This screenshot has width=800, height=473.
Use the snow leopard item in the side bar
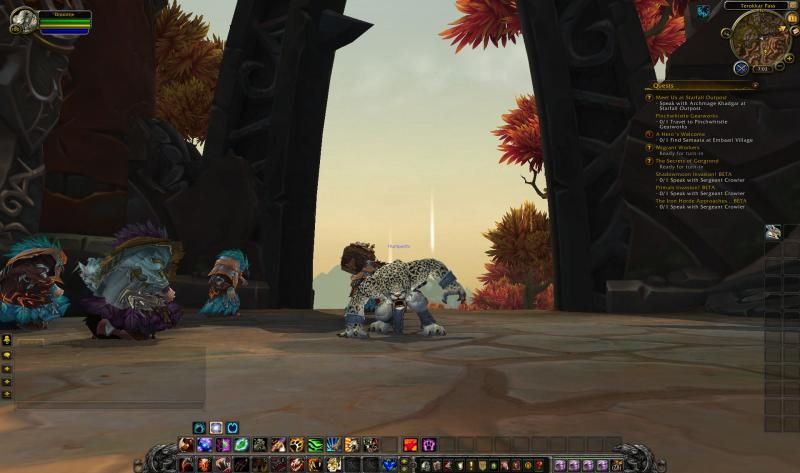773,232
